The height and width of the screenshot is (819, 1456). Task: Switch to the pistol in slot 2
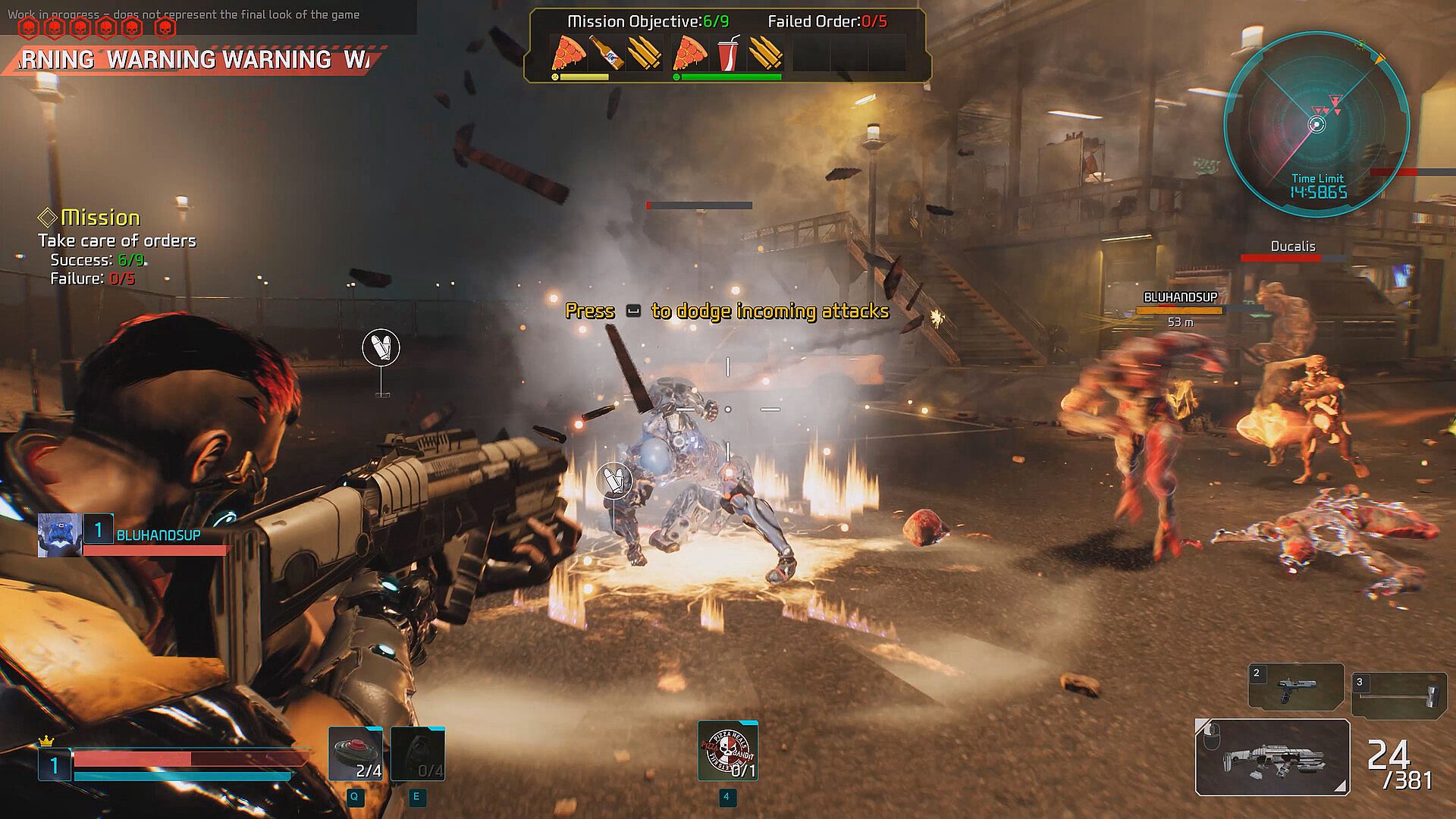(x=1296, y=687)
